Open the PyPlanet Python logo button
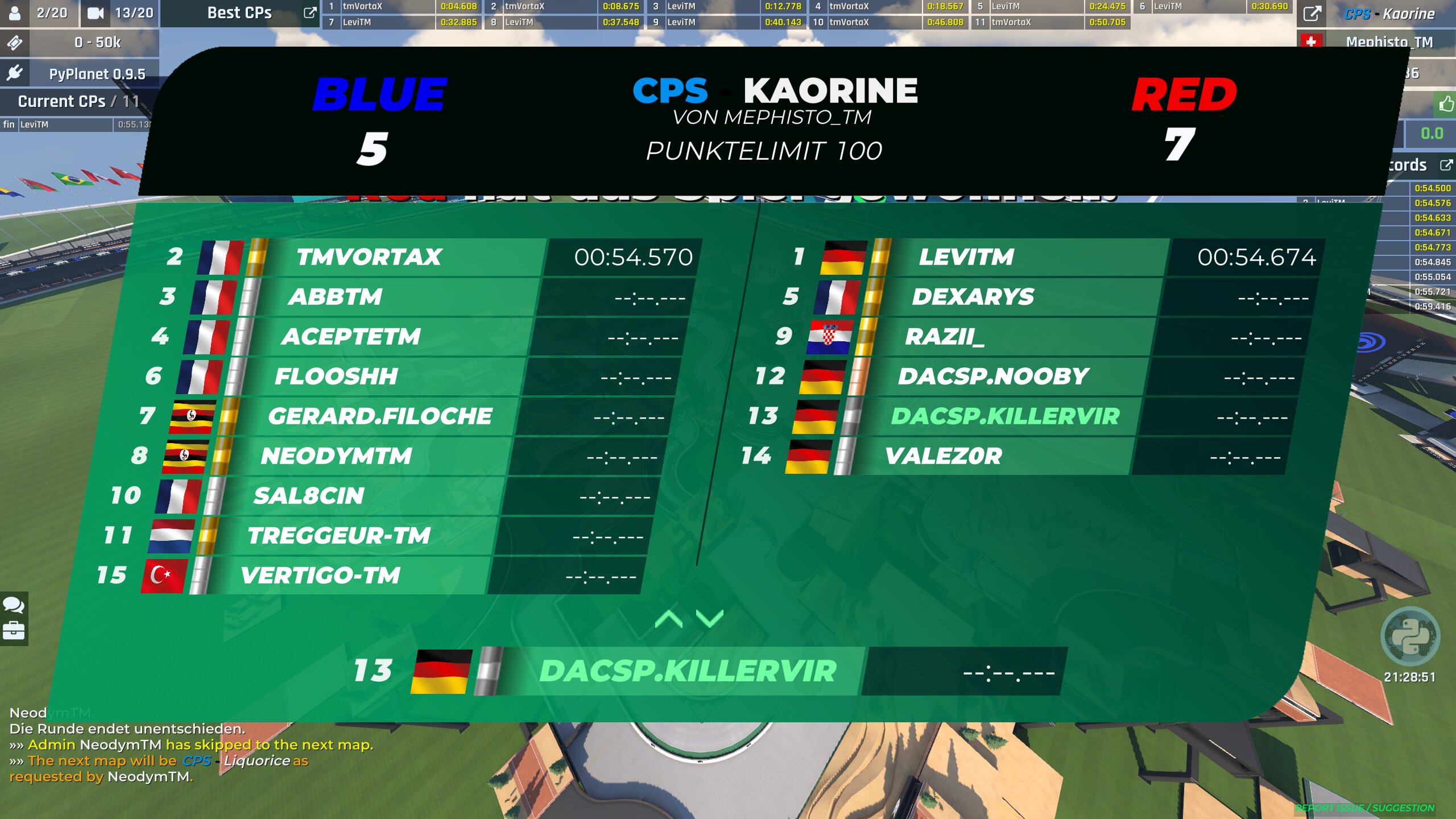 click(1410, 636)
